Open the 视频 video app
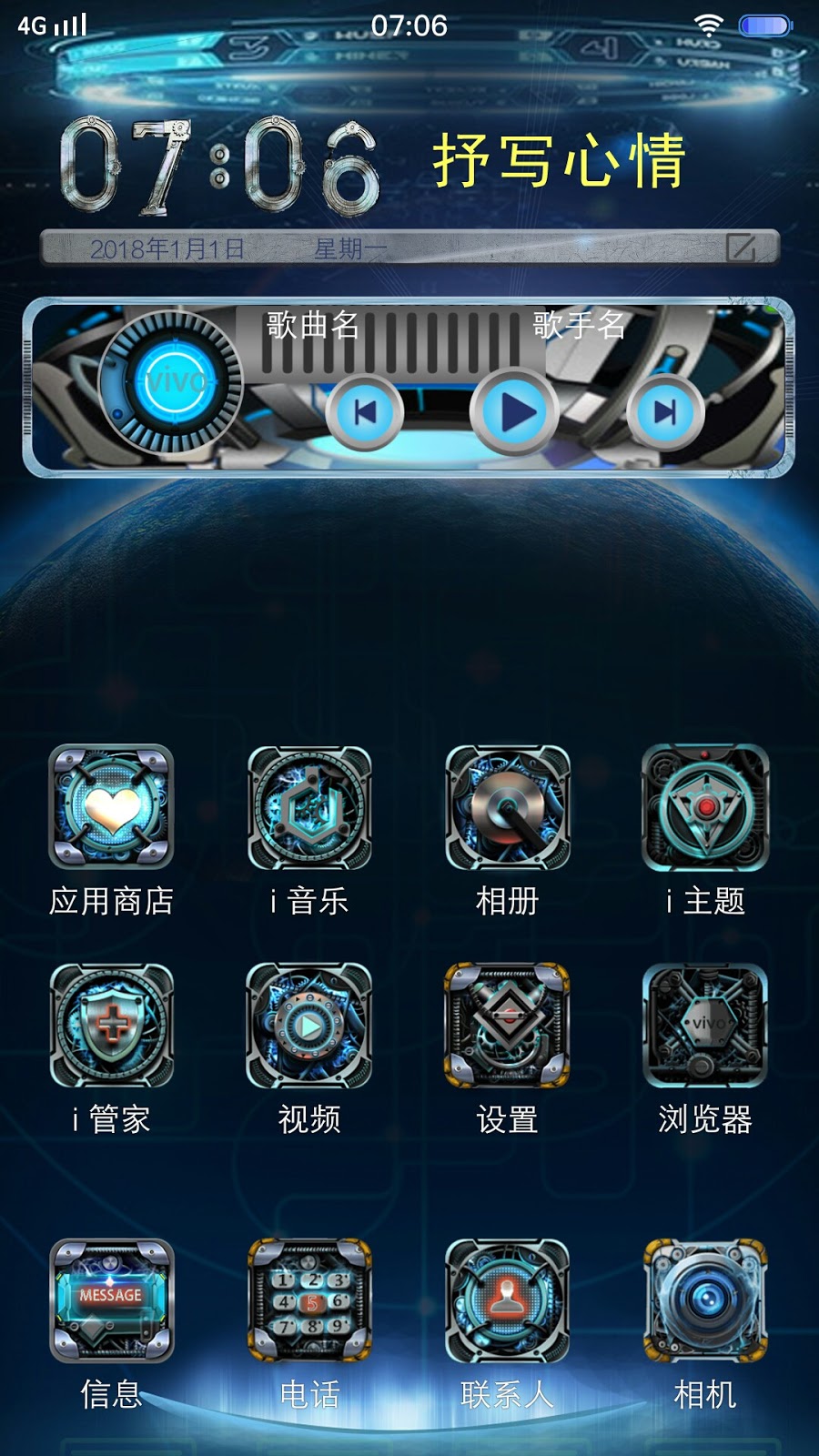This screenshot has height=1456, width=819. [x=309, y=1026]
